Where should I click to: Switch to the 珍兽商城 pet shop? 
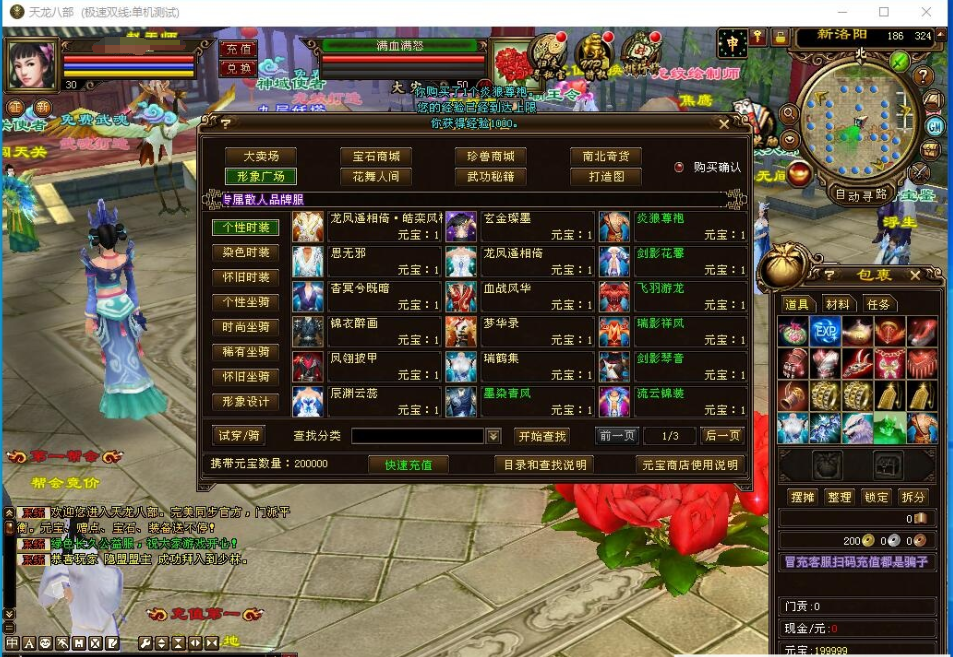(x=490, y=156)
